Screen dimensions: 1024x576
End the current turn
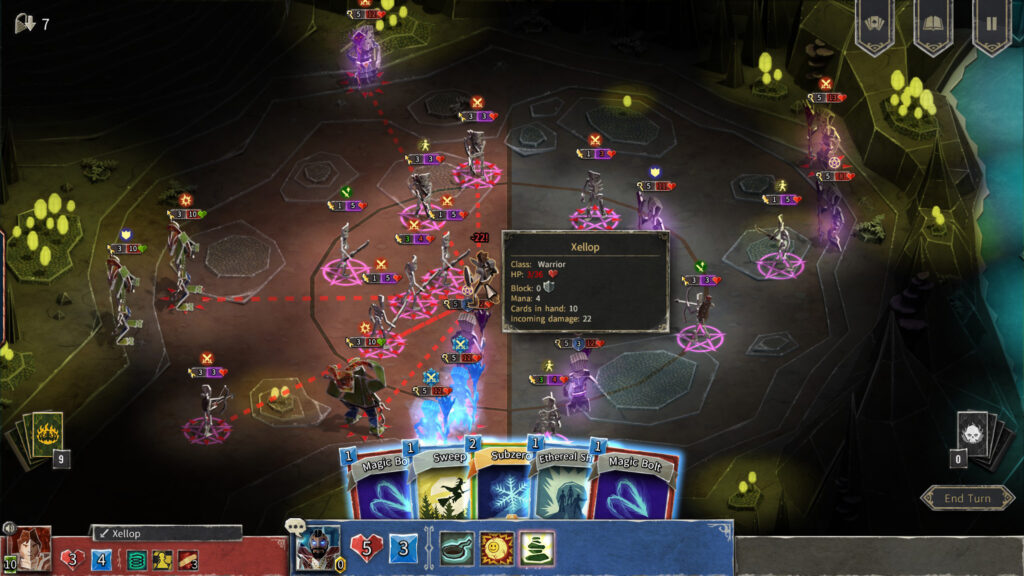[966, 498]
